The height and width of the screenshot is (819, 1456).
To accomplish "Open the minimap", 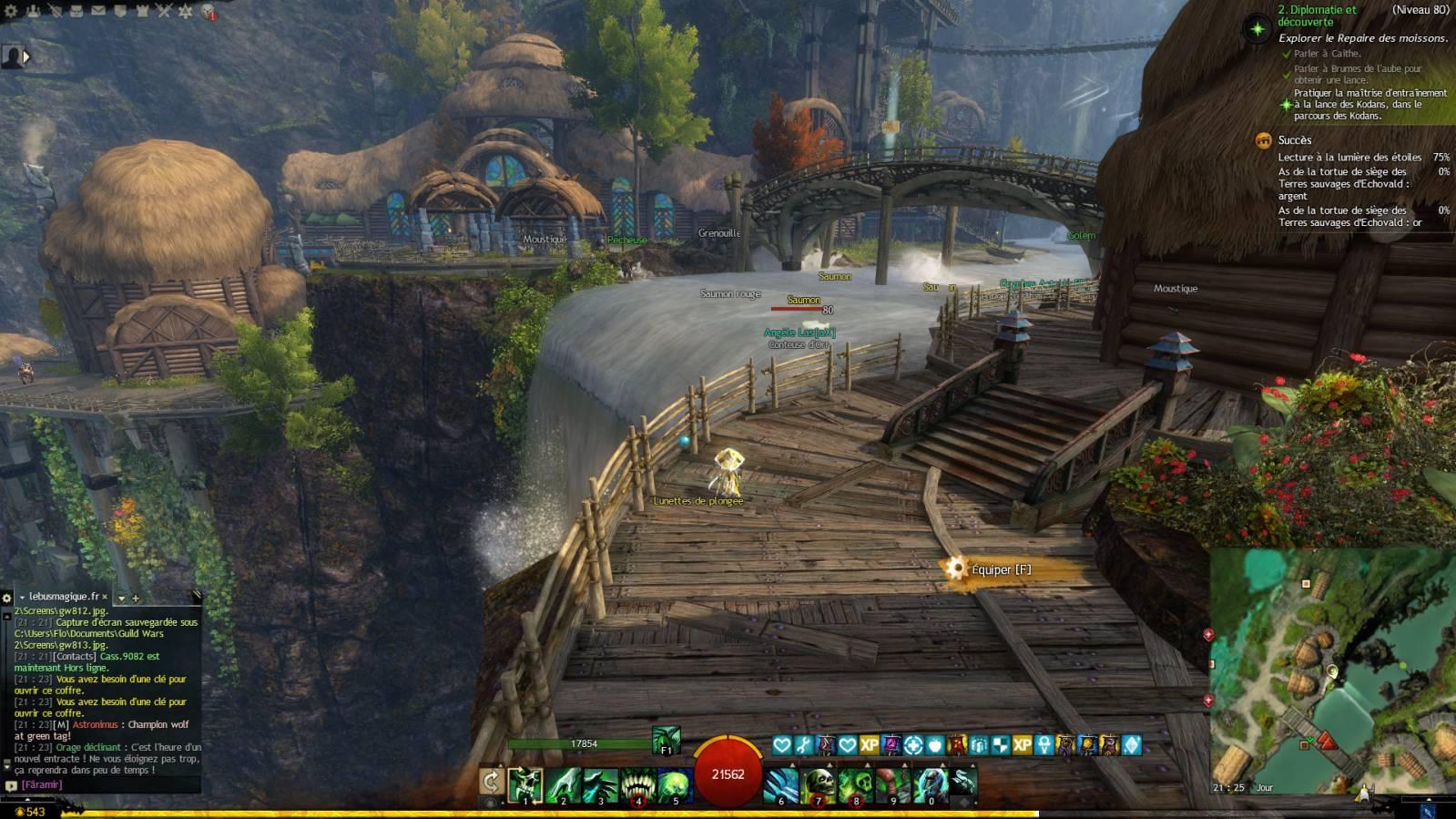I will (x=1331, y=670).
